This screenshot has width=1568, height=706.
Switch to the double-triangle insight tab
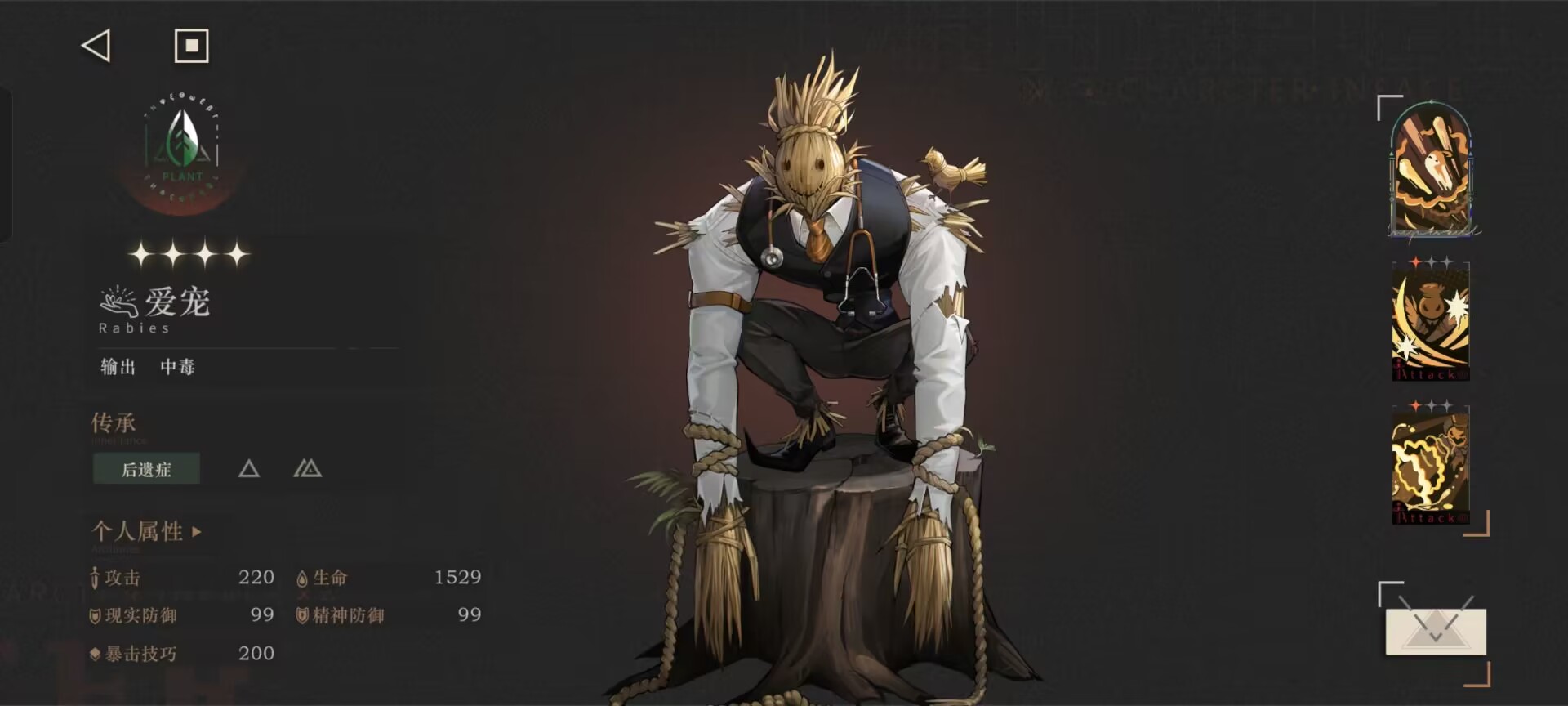pyautogui.click(x=307, y=469)
